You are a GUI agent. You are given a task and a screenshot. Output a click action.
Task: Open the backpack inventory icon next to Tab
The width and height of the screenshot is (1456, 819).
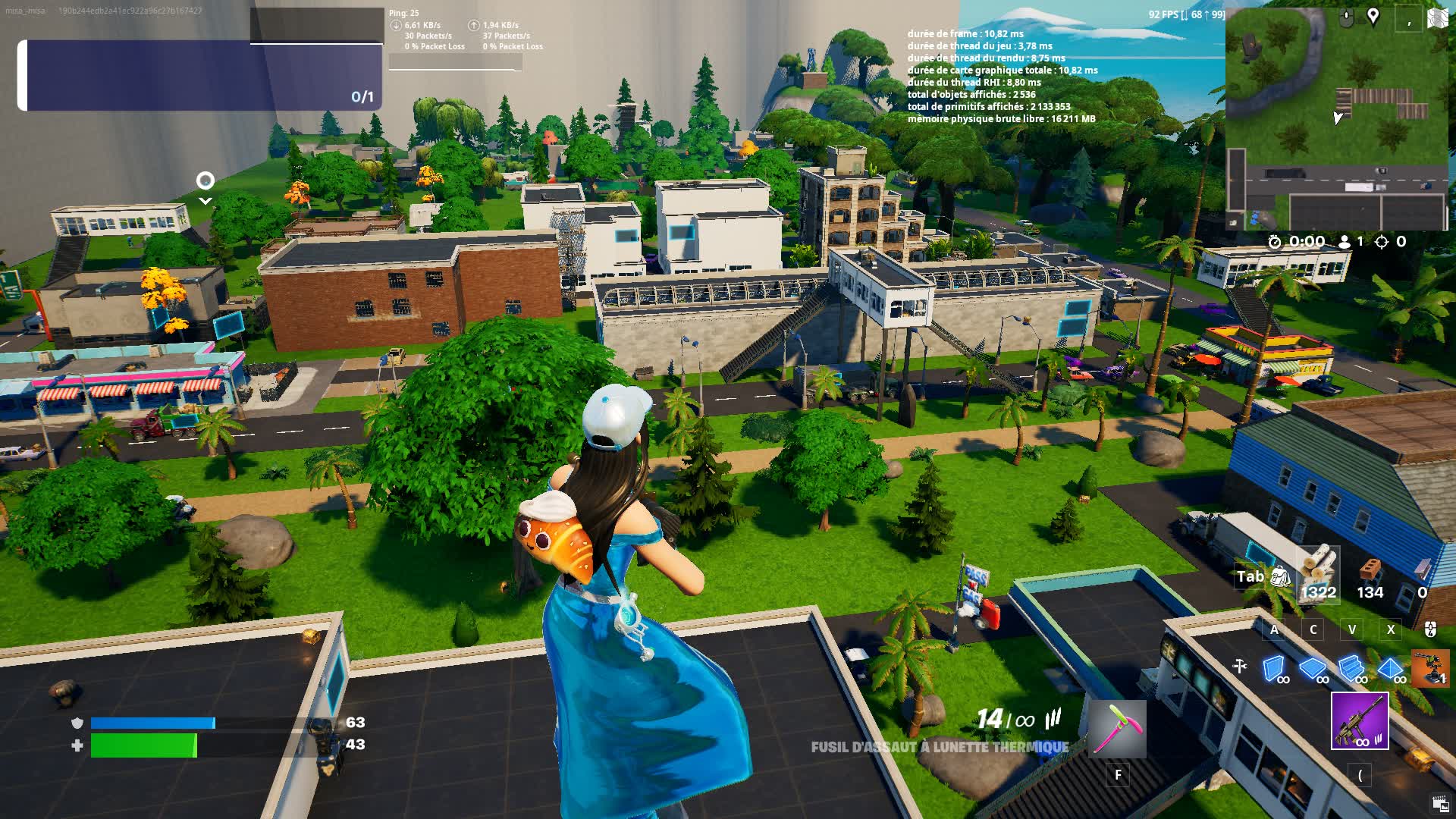pyautogui.click(x=1282, y=576)
